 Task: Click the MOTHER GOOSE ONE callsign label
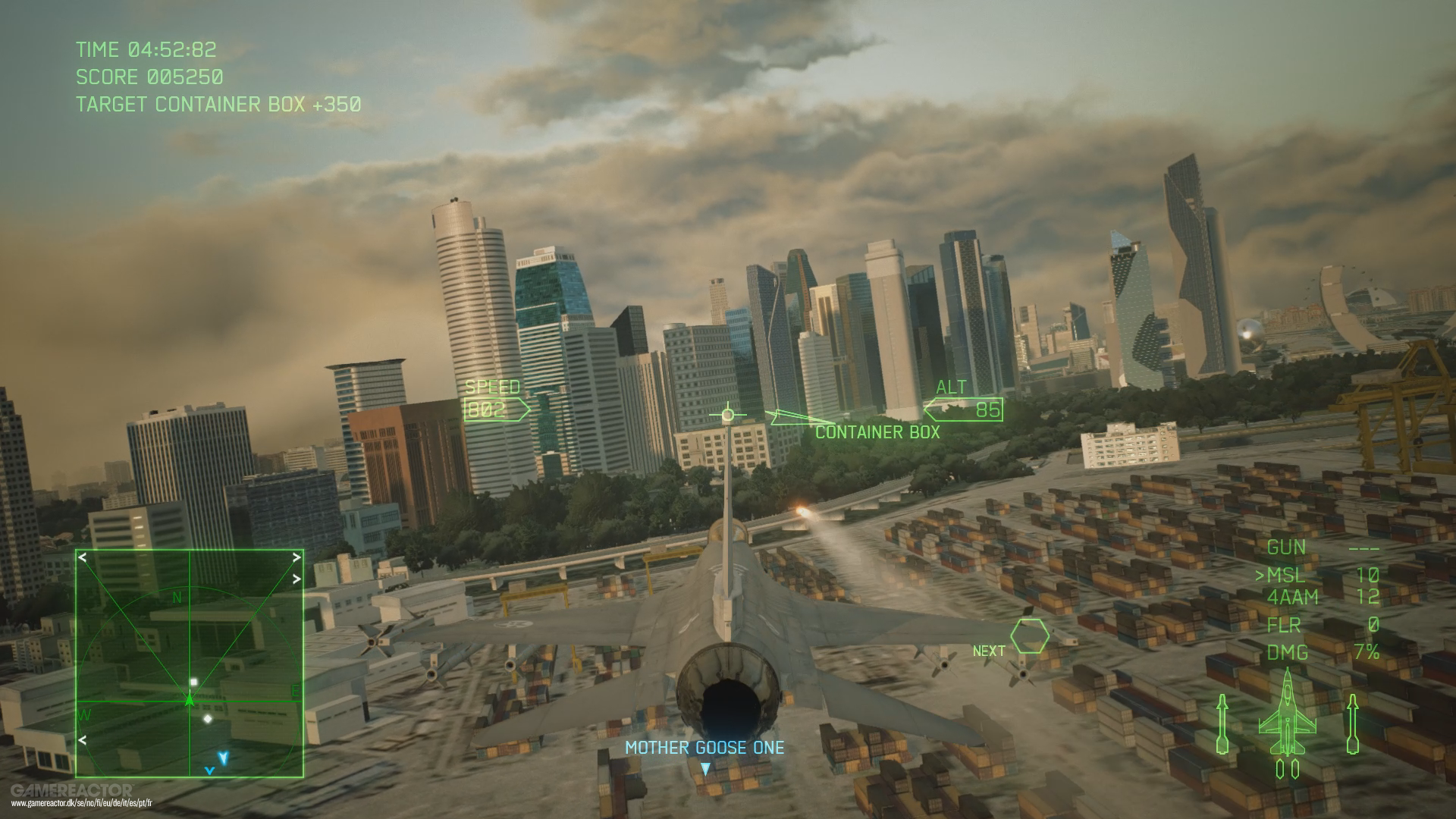point(704,748)
